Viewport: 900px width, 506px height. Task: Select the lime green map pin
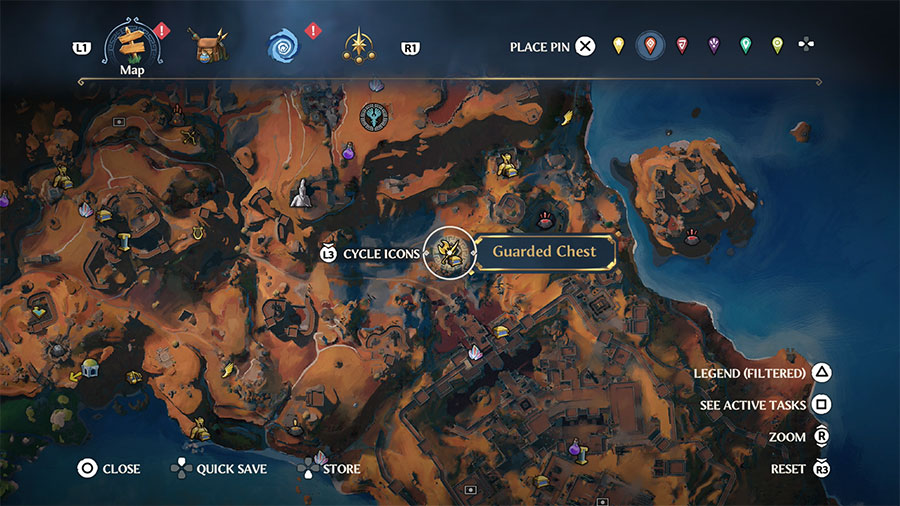tap(777, 46)
